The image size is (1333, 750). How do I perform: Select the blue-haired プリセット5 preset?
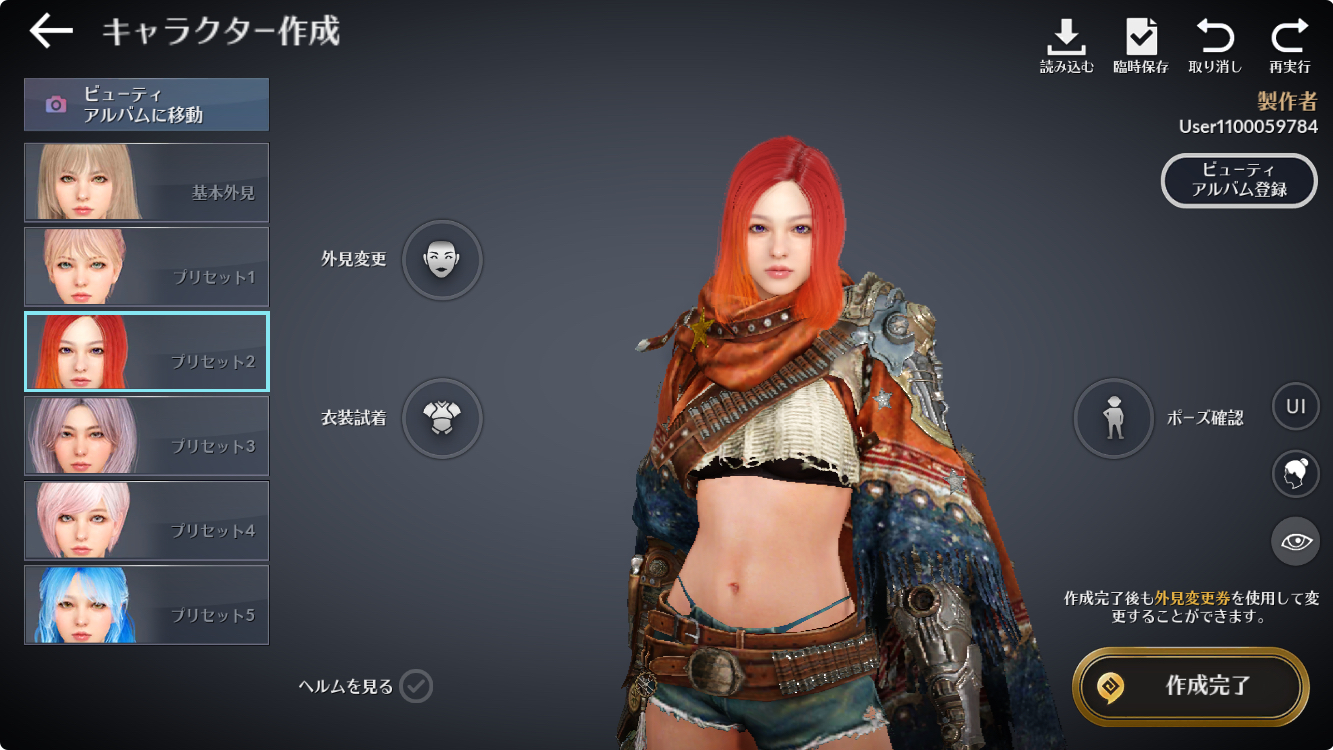(x=146, y=604)
